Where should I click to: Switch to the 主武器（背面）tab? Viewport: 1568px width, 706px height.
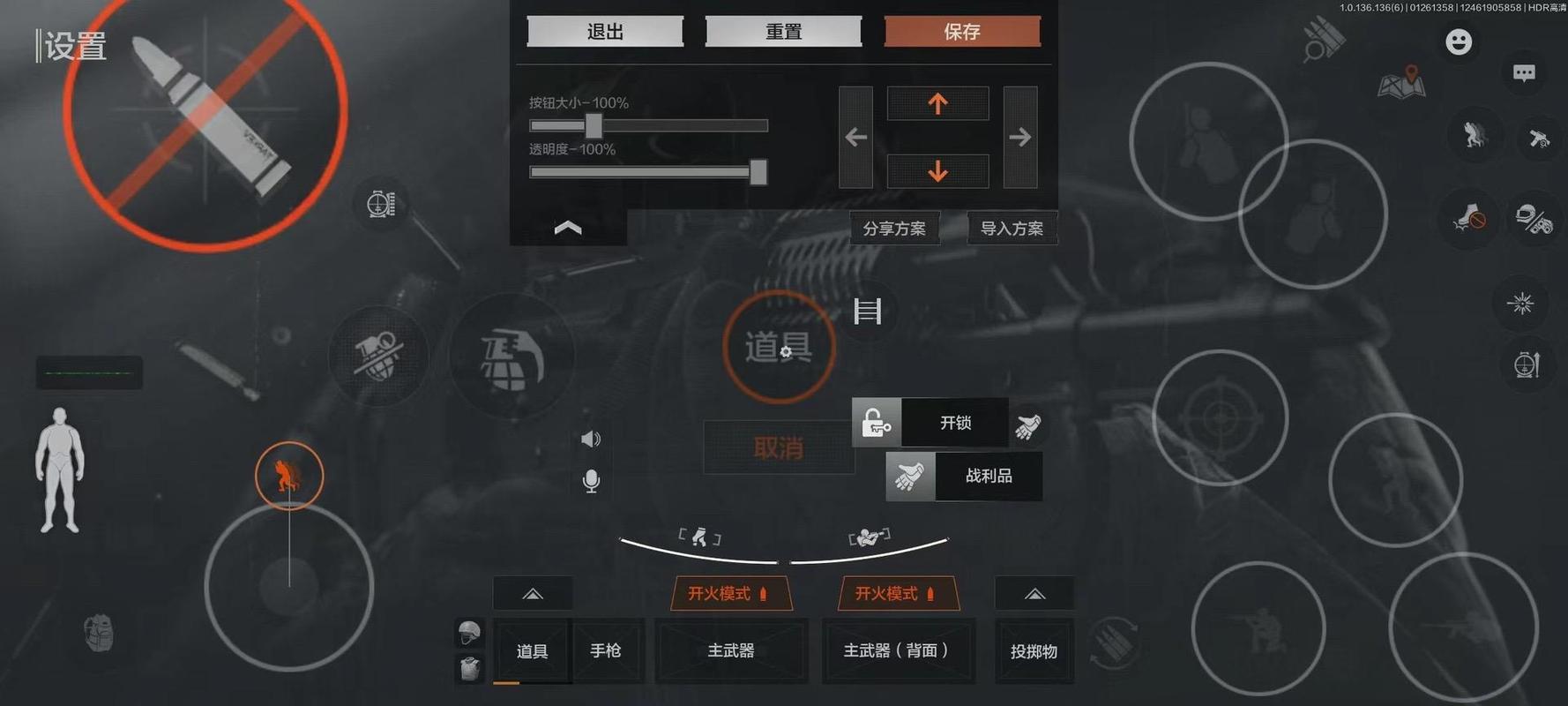click(898, 651)
